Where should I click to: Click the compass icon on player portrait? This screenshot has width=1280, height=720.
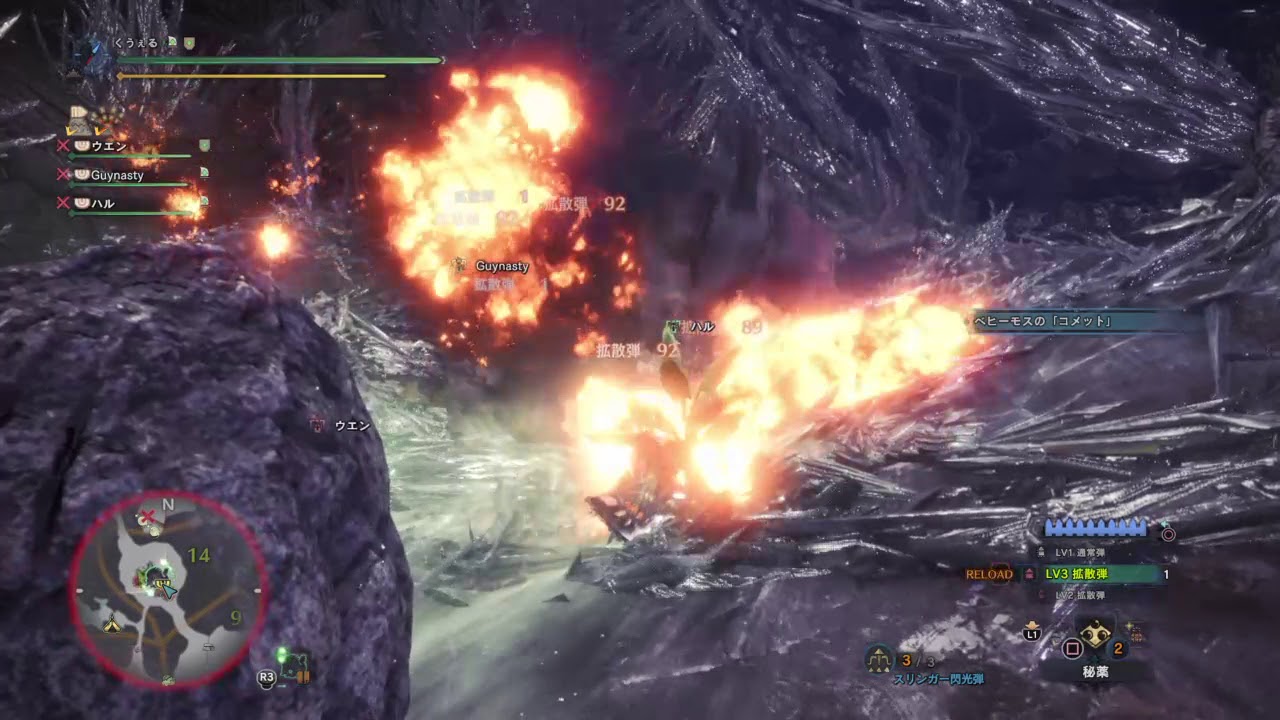point(91,54)
